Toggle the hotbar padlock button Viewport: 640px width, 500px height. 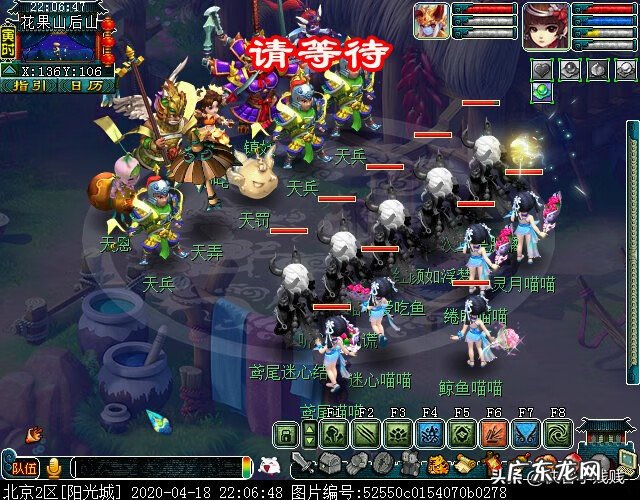point(285,435)
